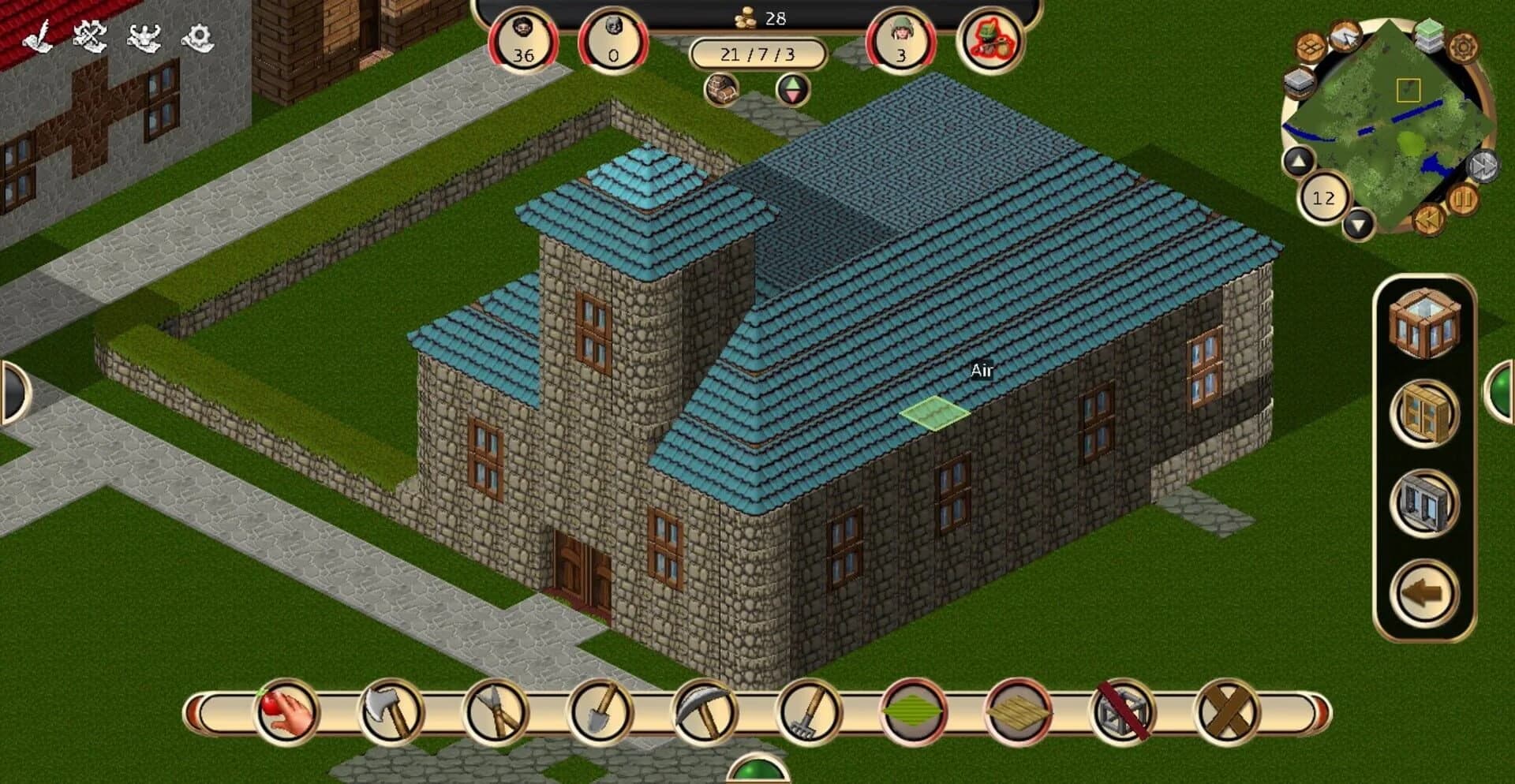Open the settings gear at top left
This screenshot has width=1515, height=784.
click(197, 35)
